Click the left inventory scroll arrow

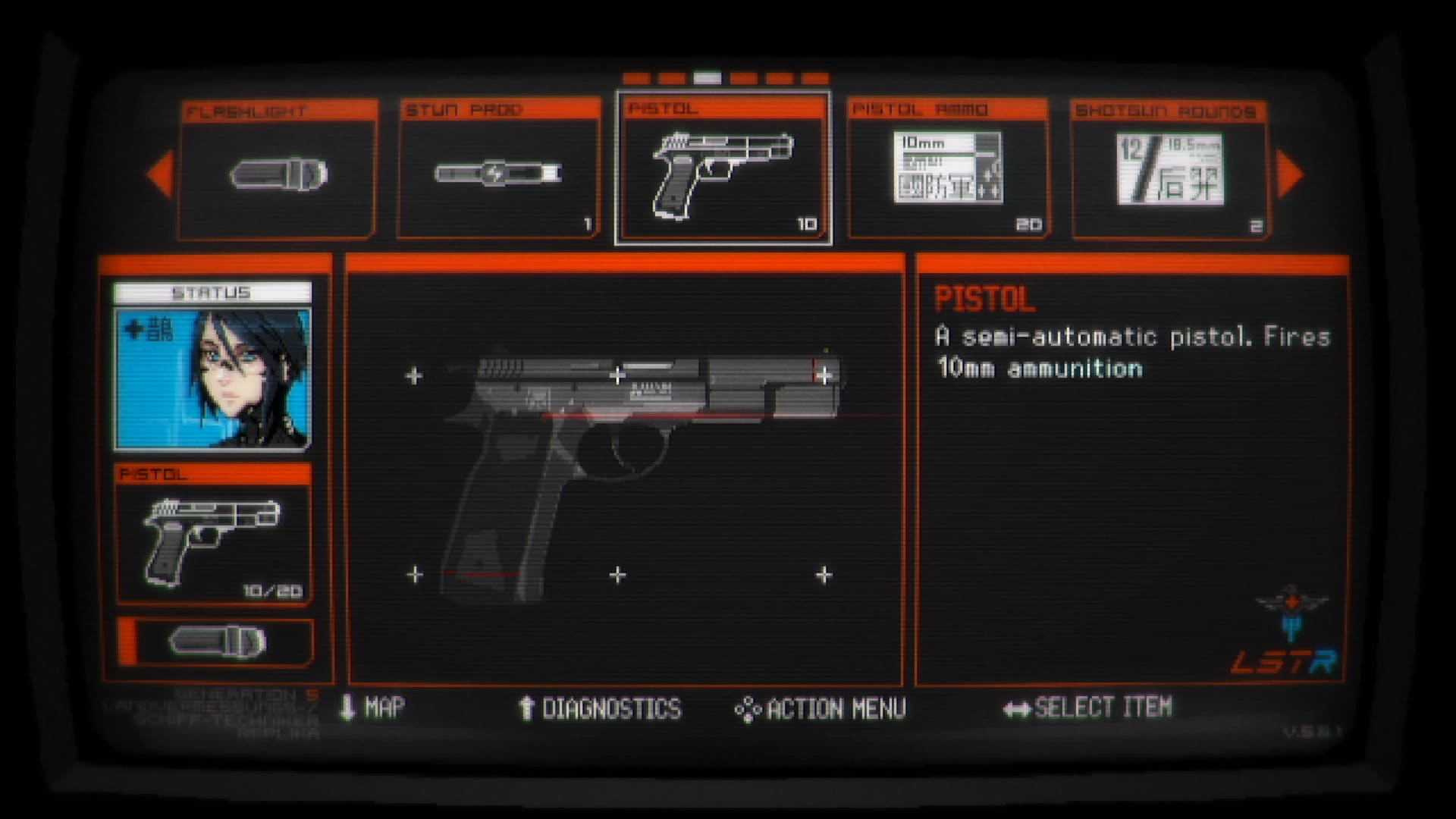pyautogui.click(x=161, y=174)
